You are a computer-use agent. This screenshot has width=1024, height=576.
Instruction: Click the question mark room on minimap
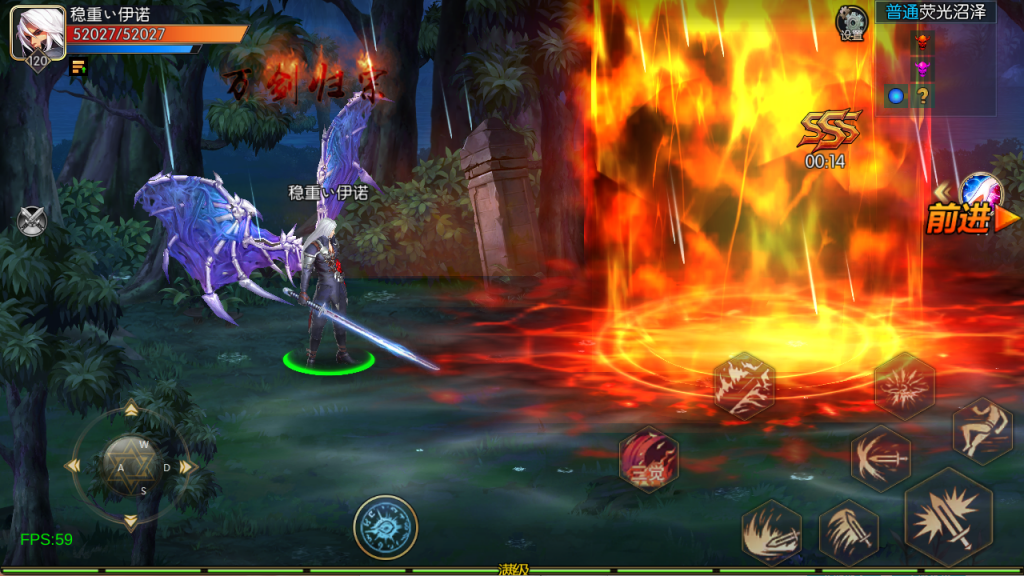[922, 96]
